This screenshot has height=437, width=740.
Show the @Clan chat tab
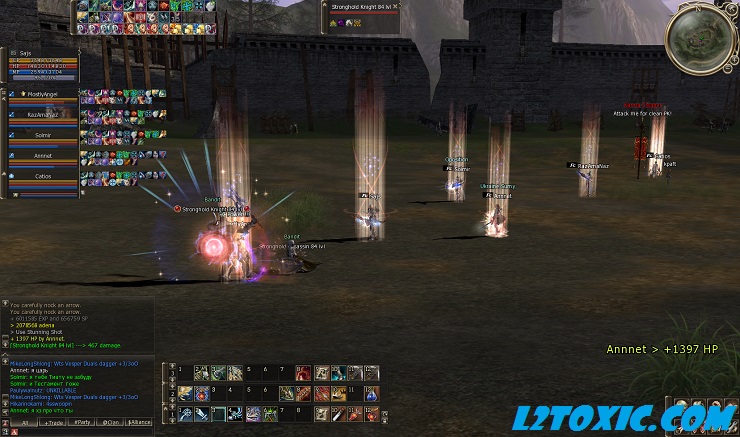coord(111,423)
